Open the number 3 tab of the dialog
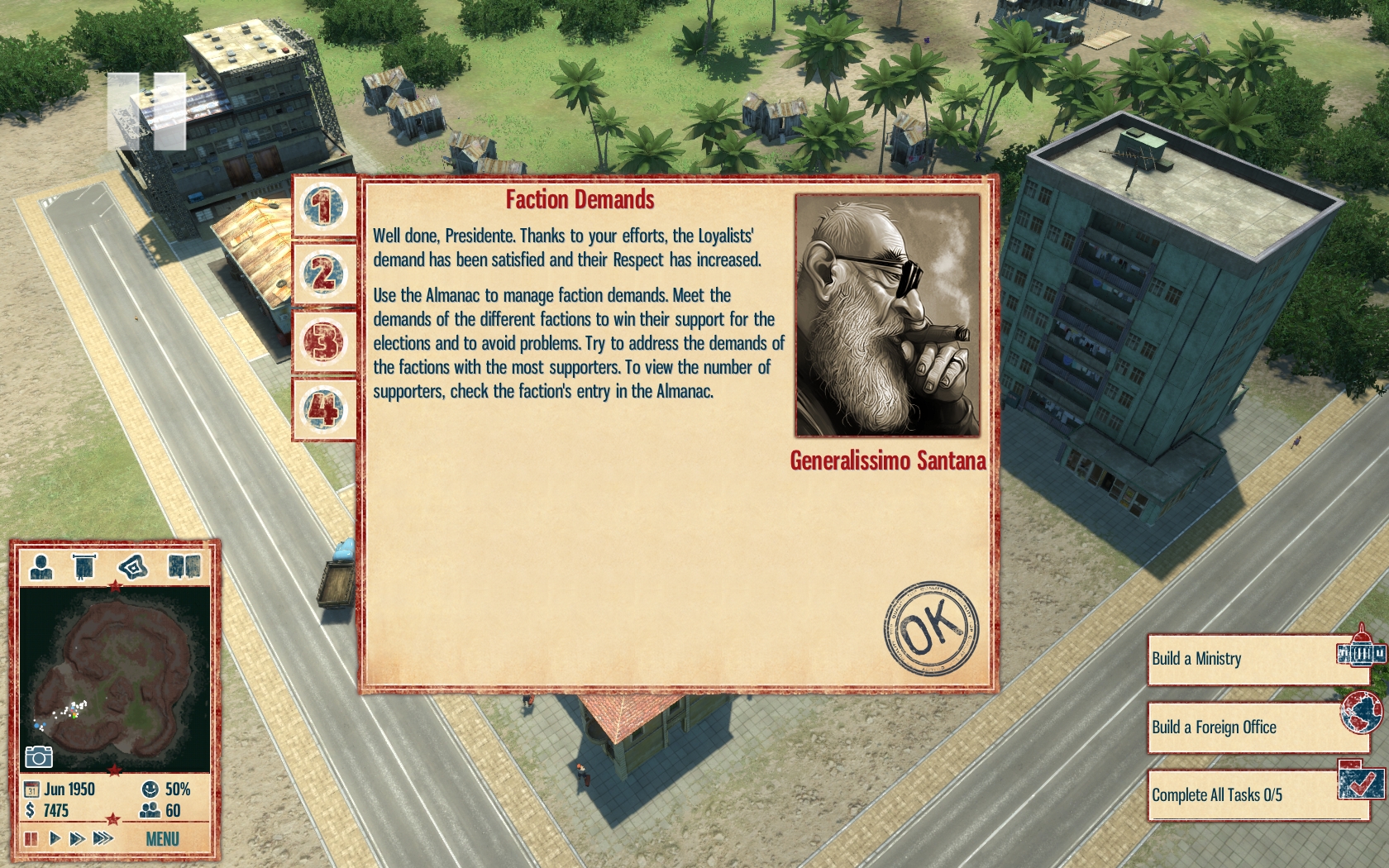The width and height of the screenshot is (1389, 868). [x=324, y=341]
